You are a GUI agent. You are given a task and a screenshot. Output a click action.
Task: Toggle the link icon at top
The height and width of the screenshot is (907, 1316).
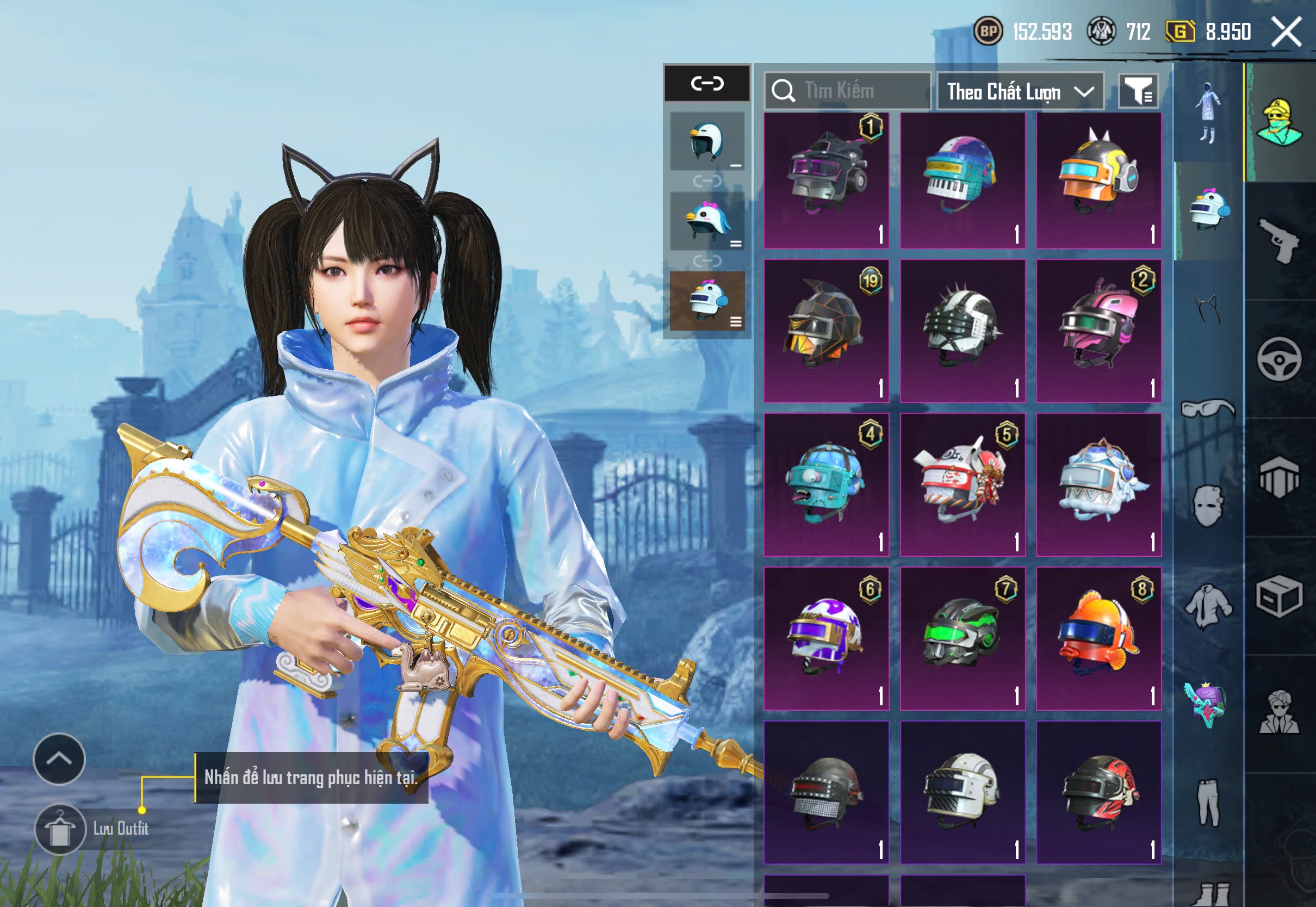[707, 84]
